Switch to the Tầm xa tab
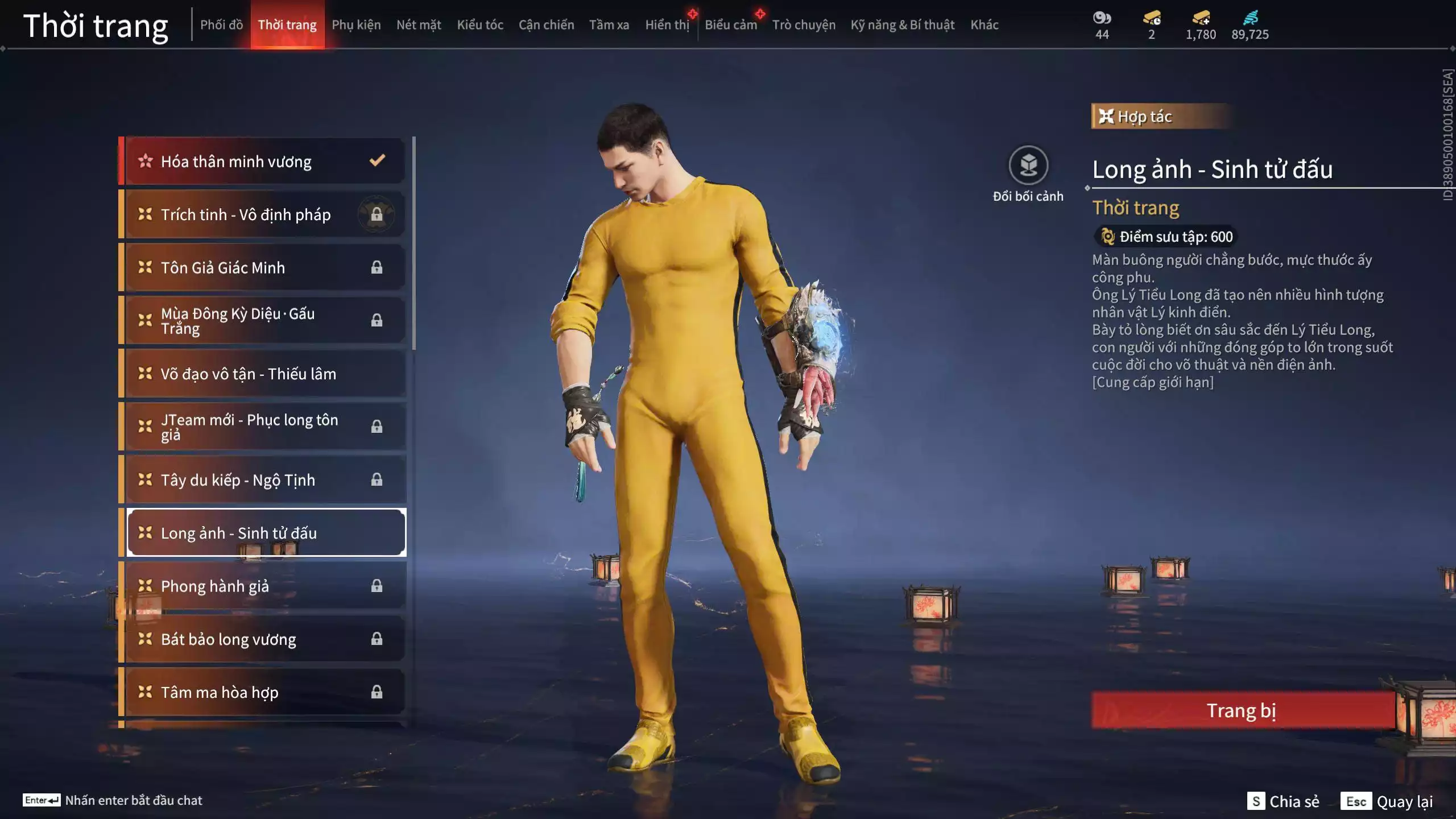 pos(609,25)
